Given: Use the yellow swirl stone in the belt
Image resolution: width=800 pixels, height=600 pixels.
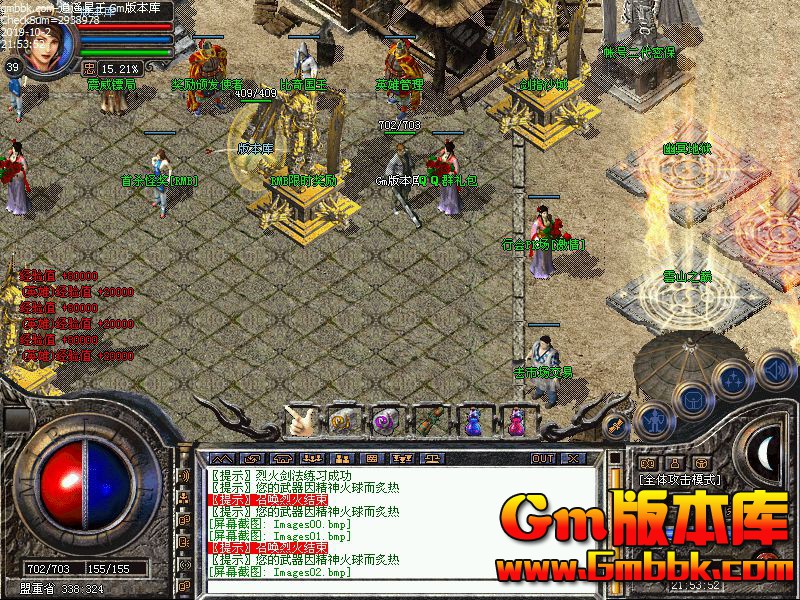Looking at the screenshot, I should pos(342,422).
